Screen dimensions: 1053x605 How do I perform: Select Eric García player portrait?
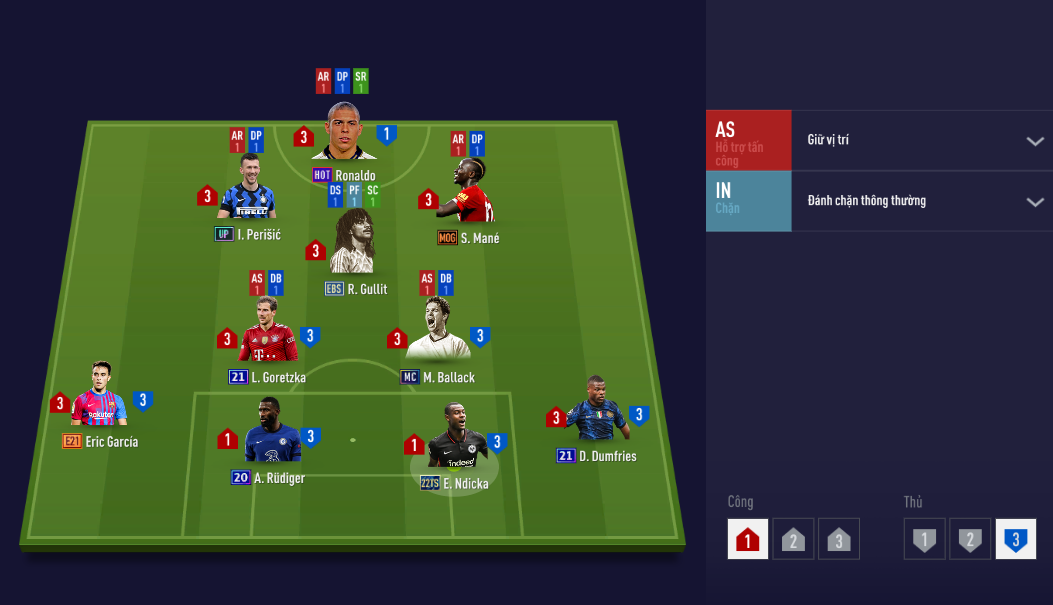coord(98,398)
